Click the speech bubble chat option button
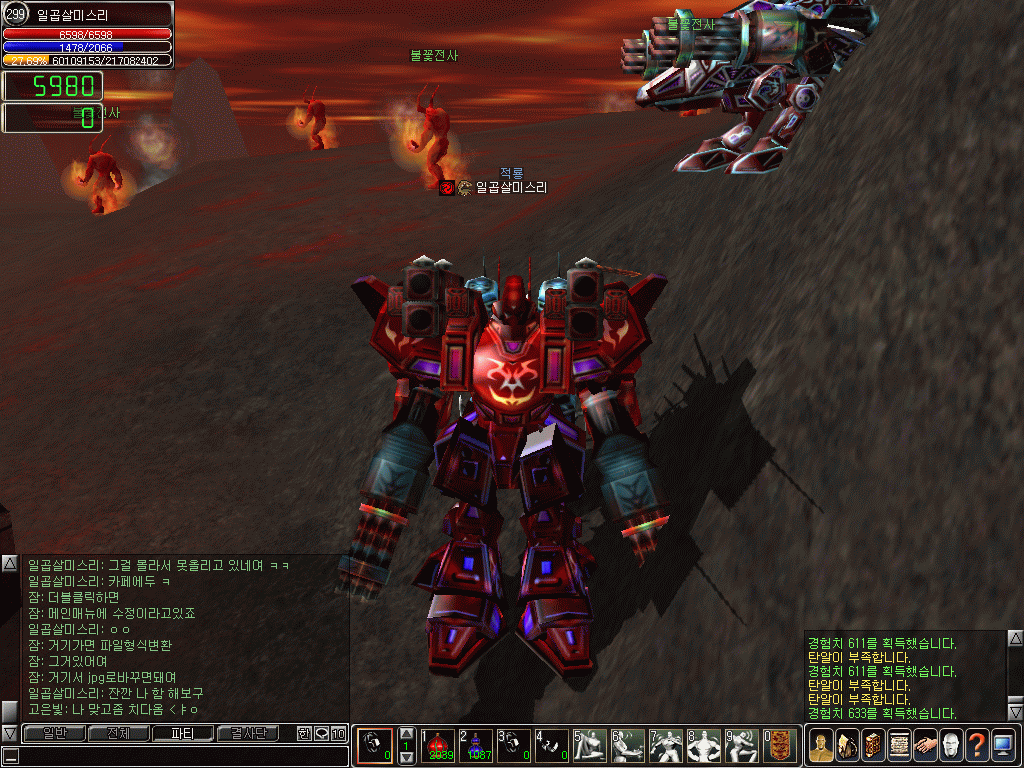The height and width of the screenshot is (768, 1024). [321, 733]
